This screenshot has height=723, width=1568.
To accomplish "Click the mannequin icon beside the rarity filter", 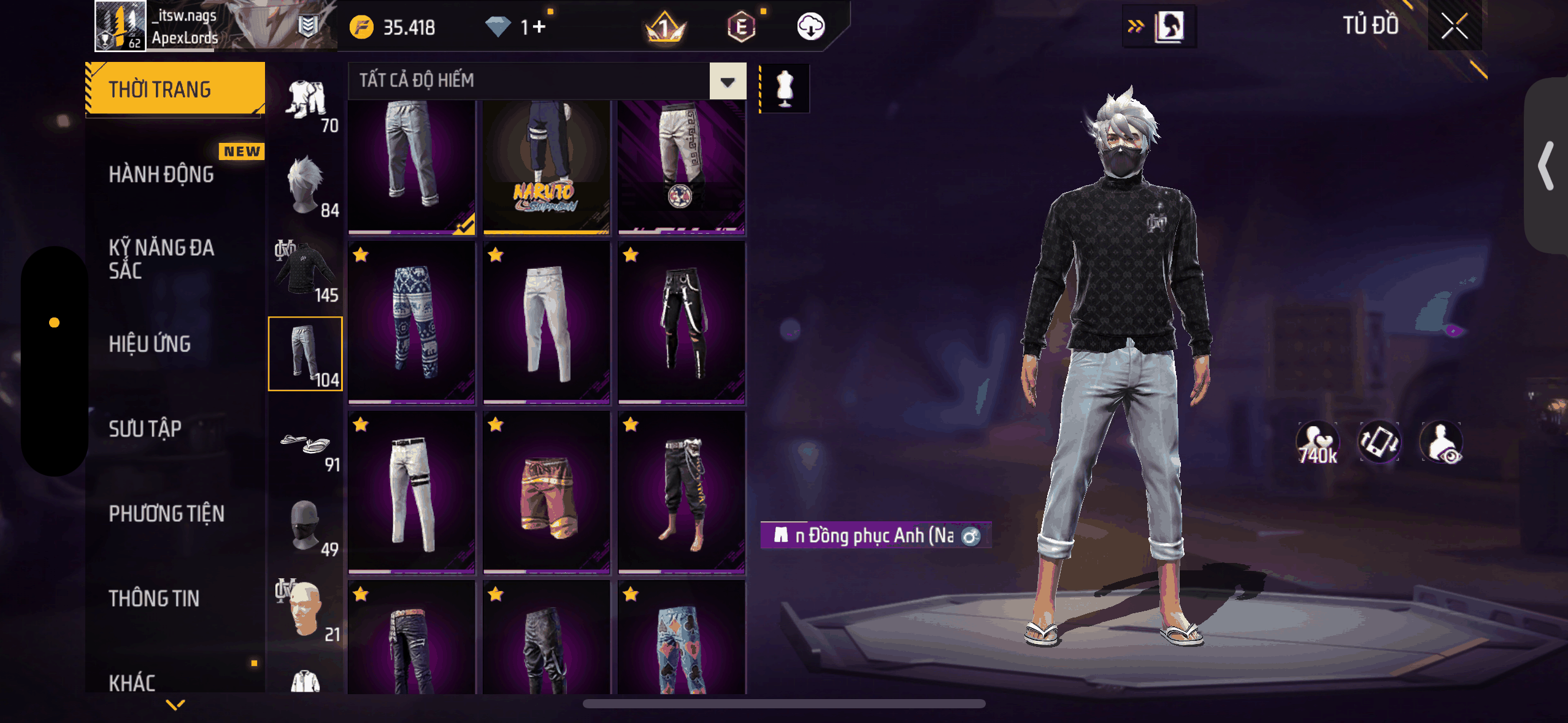I will click(785, 88).
